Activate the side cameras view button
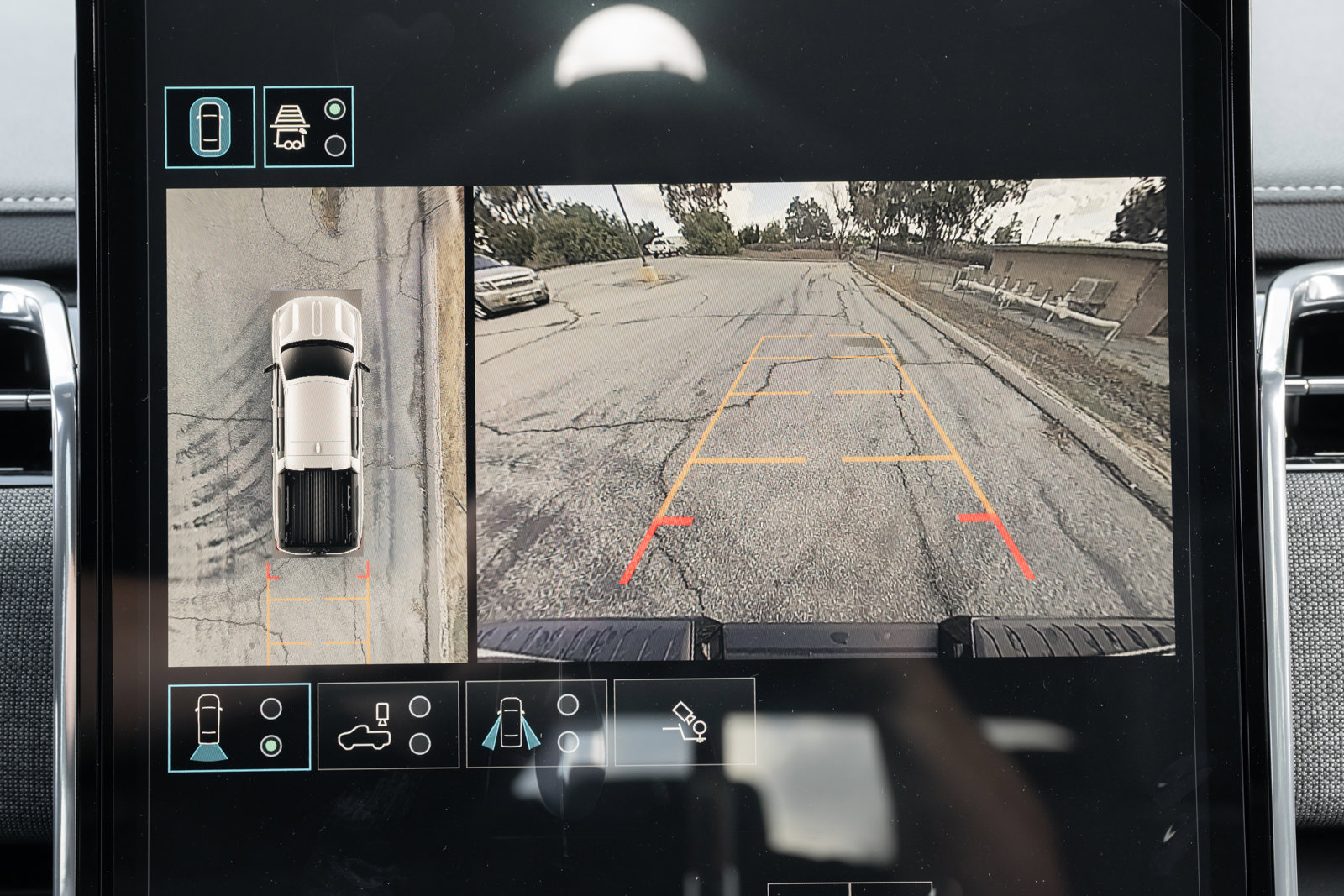 (x=536, y=724)
